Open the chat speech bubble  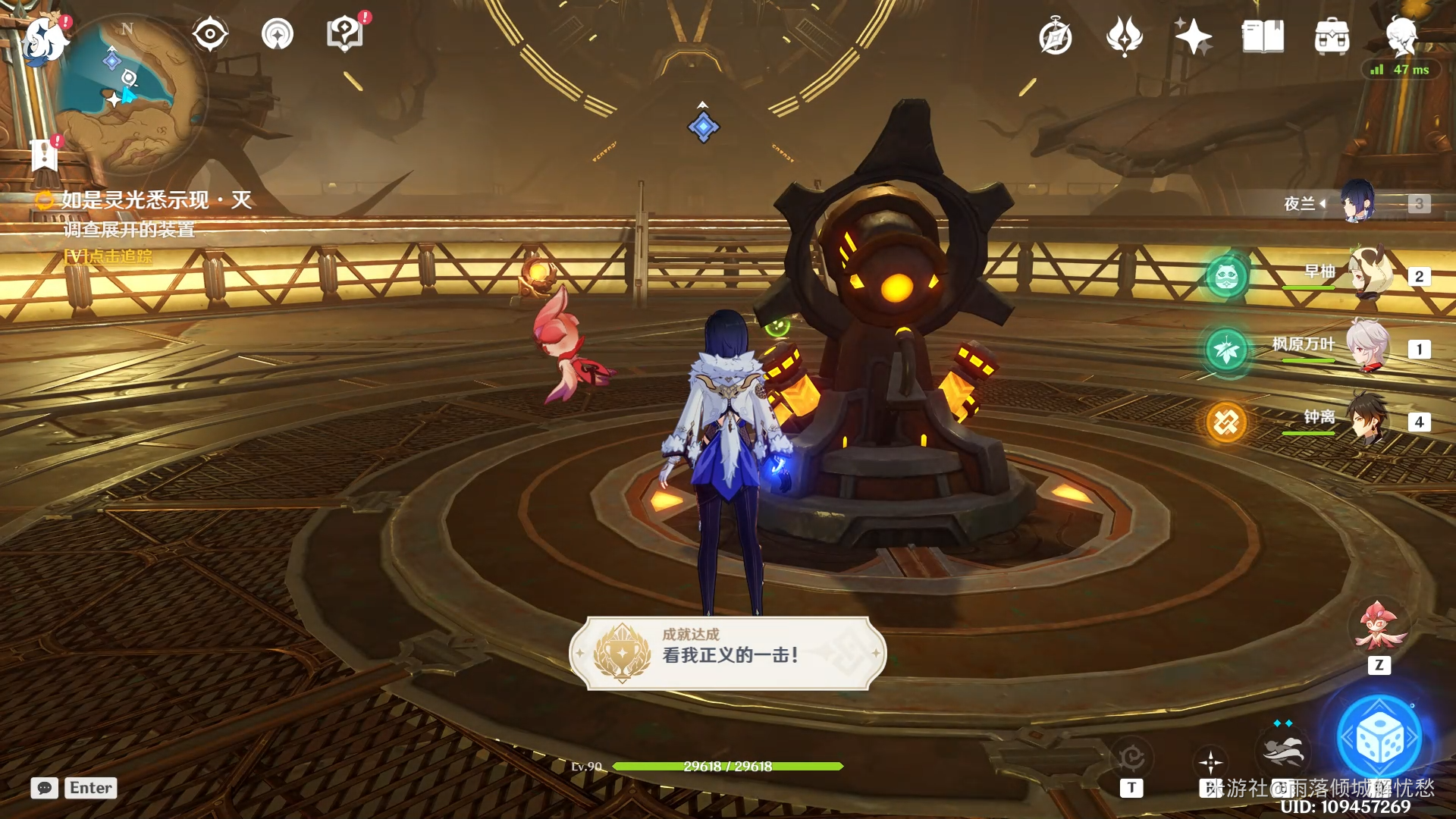pyautogui.click(x=45, y=788)
